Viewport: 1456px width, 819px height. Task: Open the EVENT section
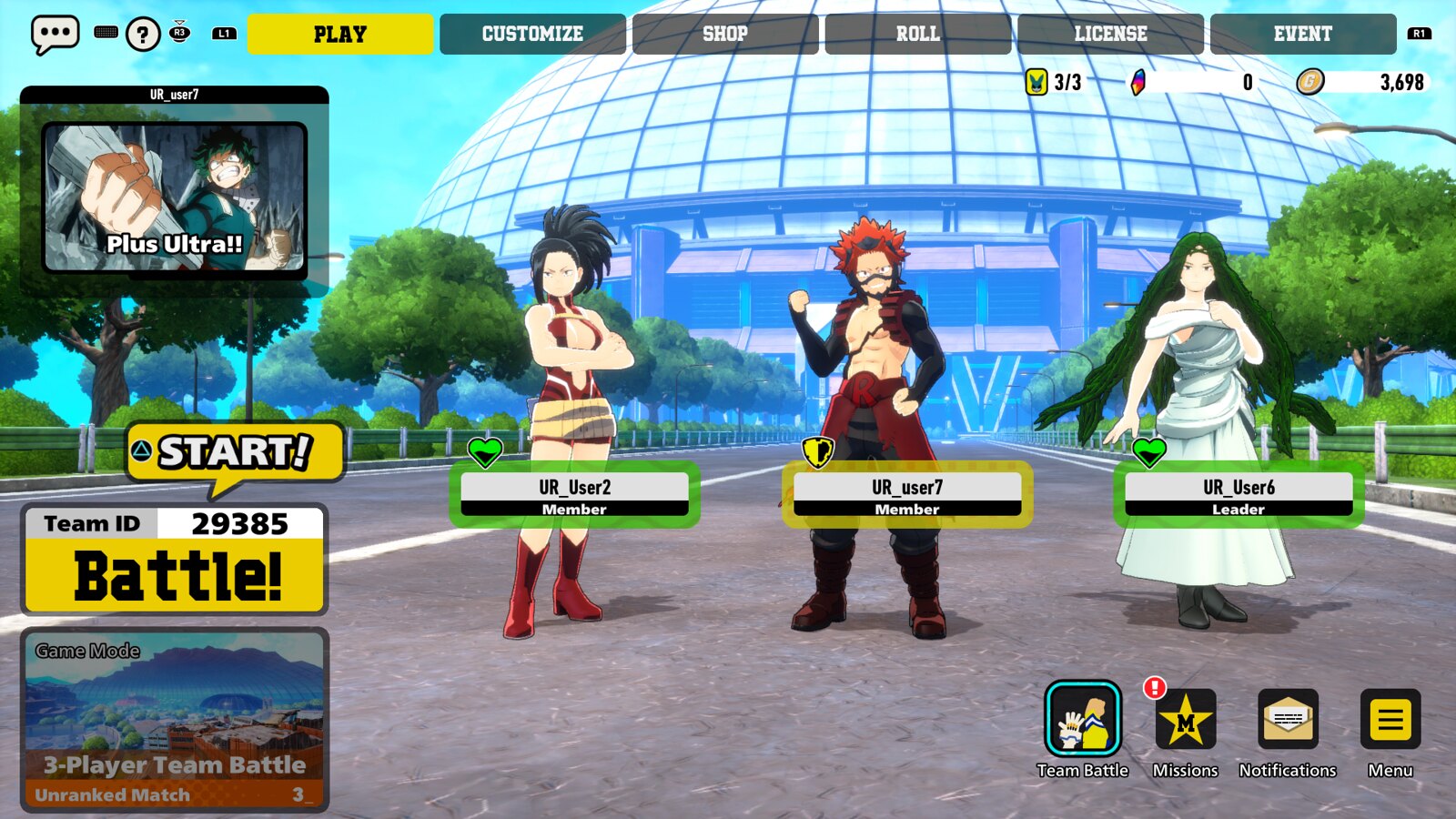pos(1303,34)
